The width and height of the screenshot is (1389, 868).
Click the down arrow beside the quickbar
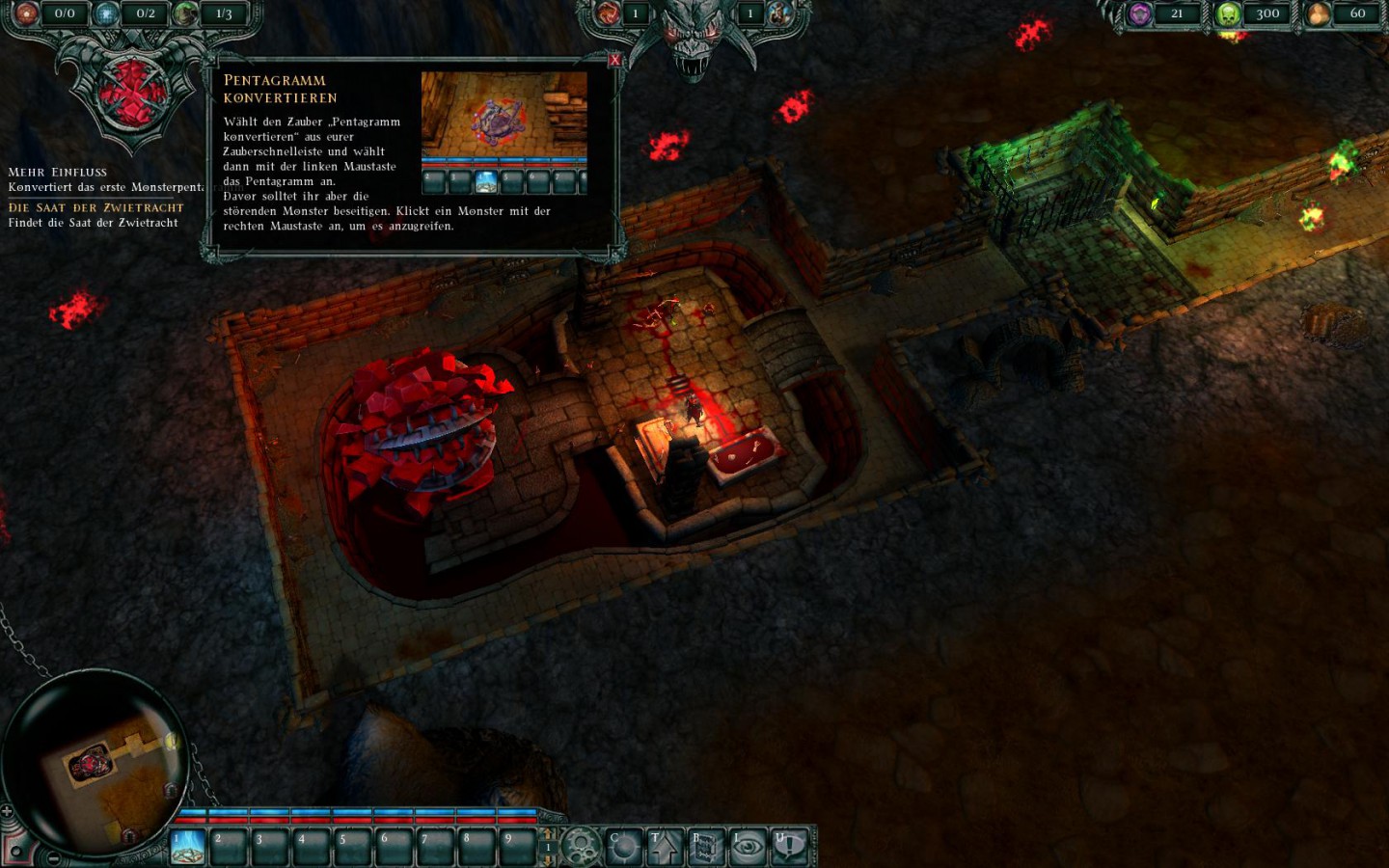(547, 860)
